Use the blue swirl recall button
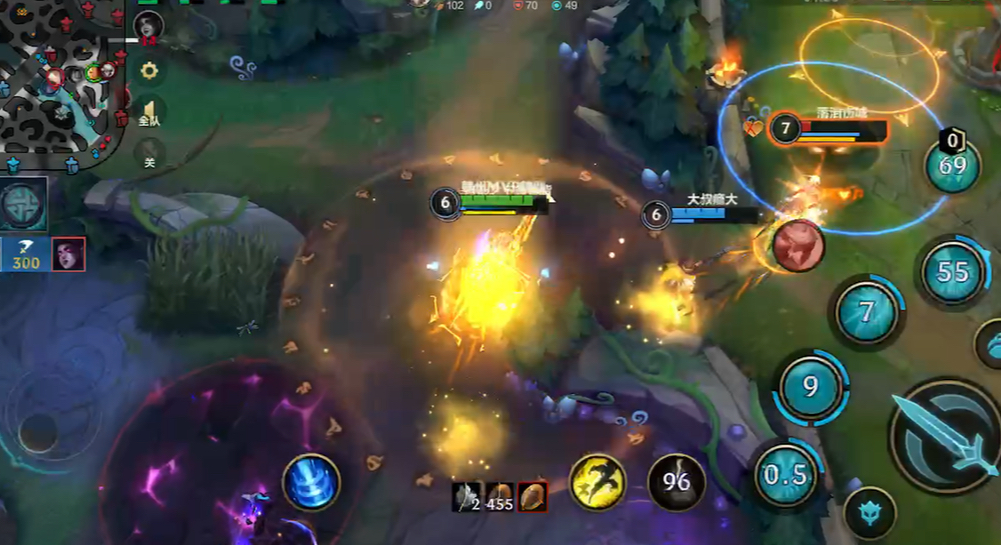 tap(311, 482)
